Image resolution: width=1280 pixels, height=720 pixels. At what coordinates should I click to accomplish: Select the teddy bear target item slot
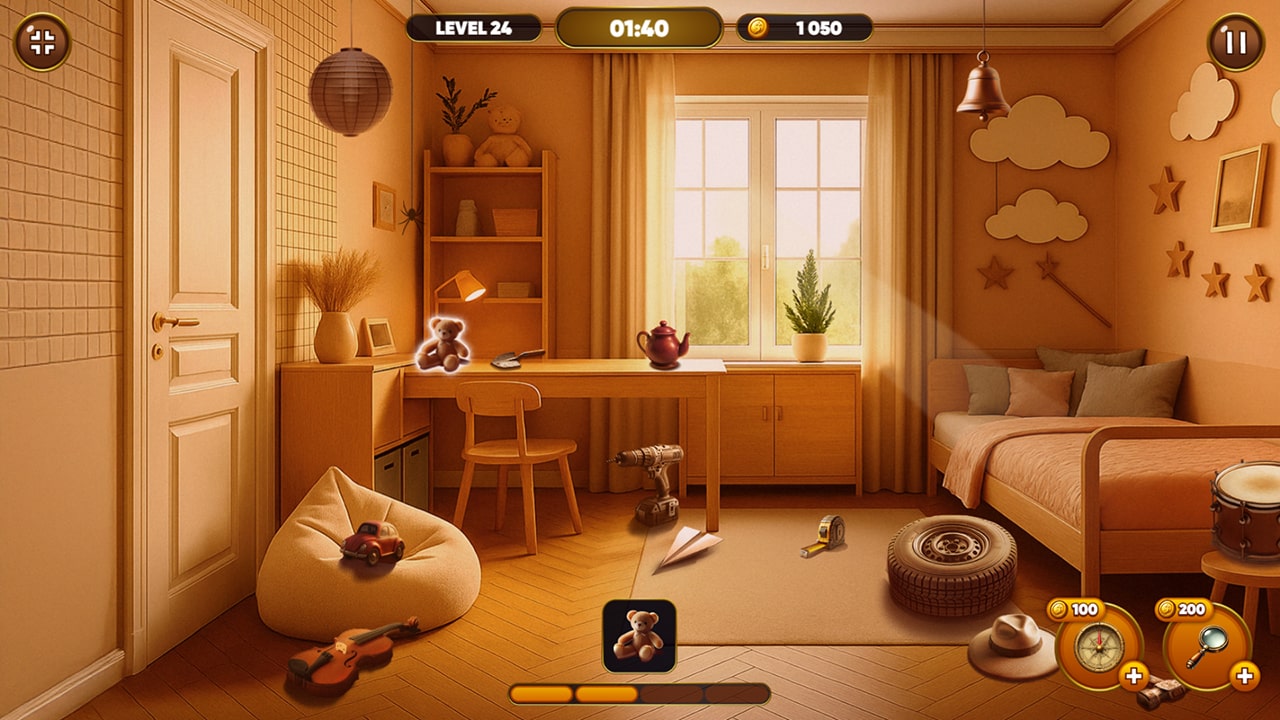coord(639,636)
